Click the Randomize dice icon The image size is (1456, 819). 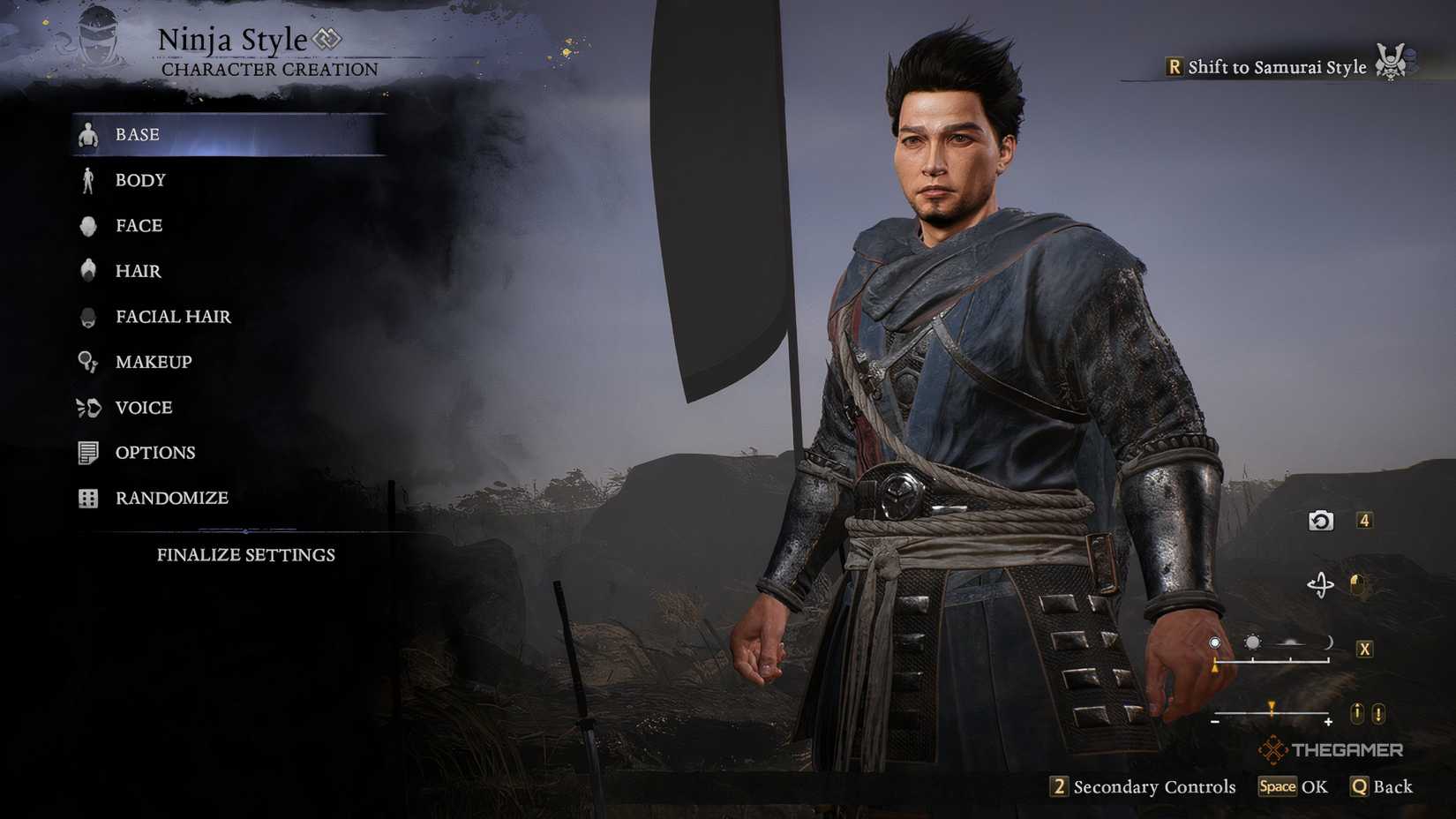[x=87, y=498]
